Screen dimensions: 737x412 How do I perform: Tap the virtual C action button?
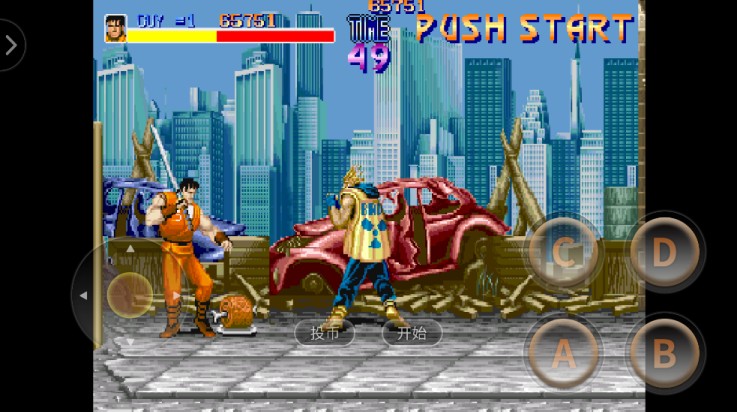tap(564, 252)
